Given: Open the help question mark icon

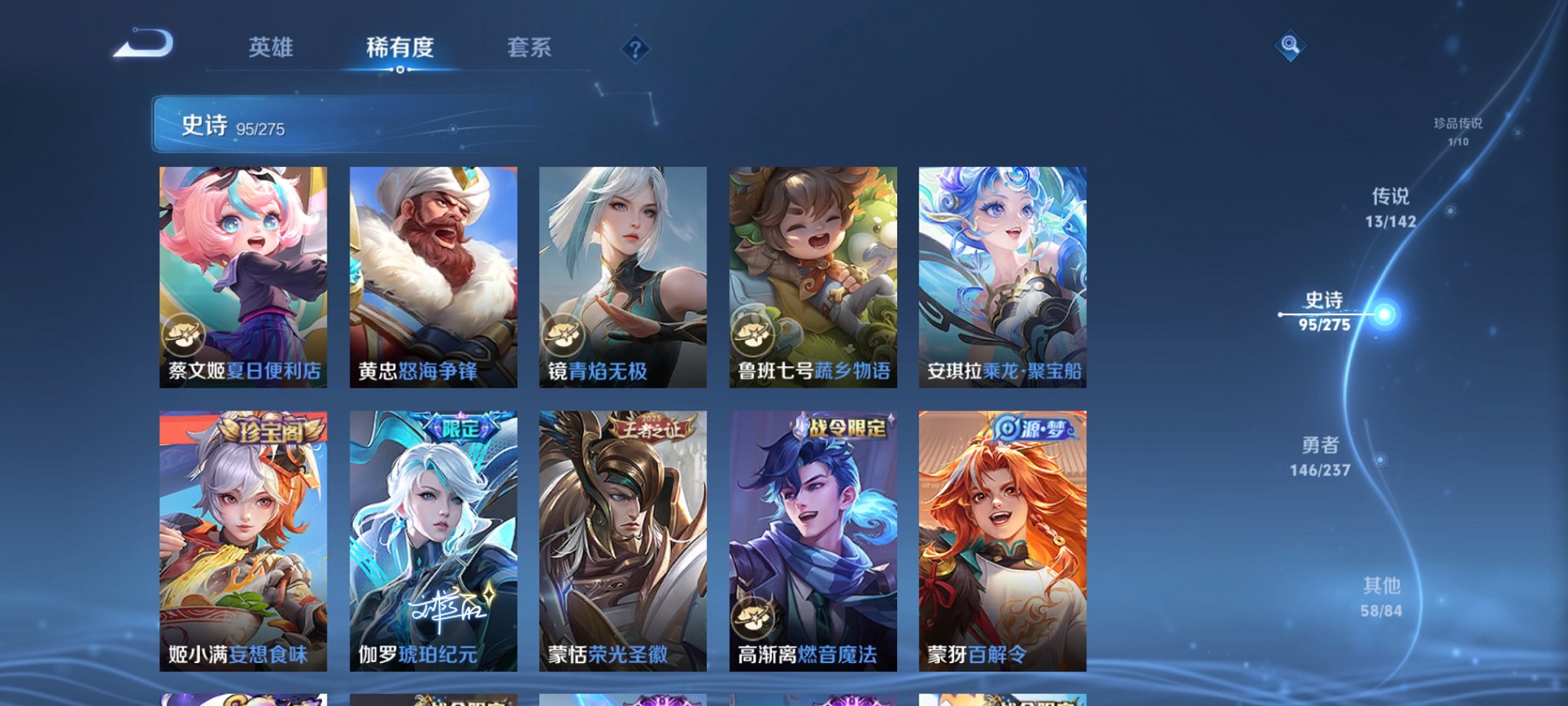Looking at the screenshot, I should pos(634,50).
